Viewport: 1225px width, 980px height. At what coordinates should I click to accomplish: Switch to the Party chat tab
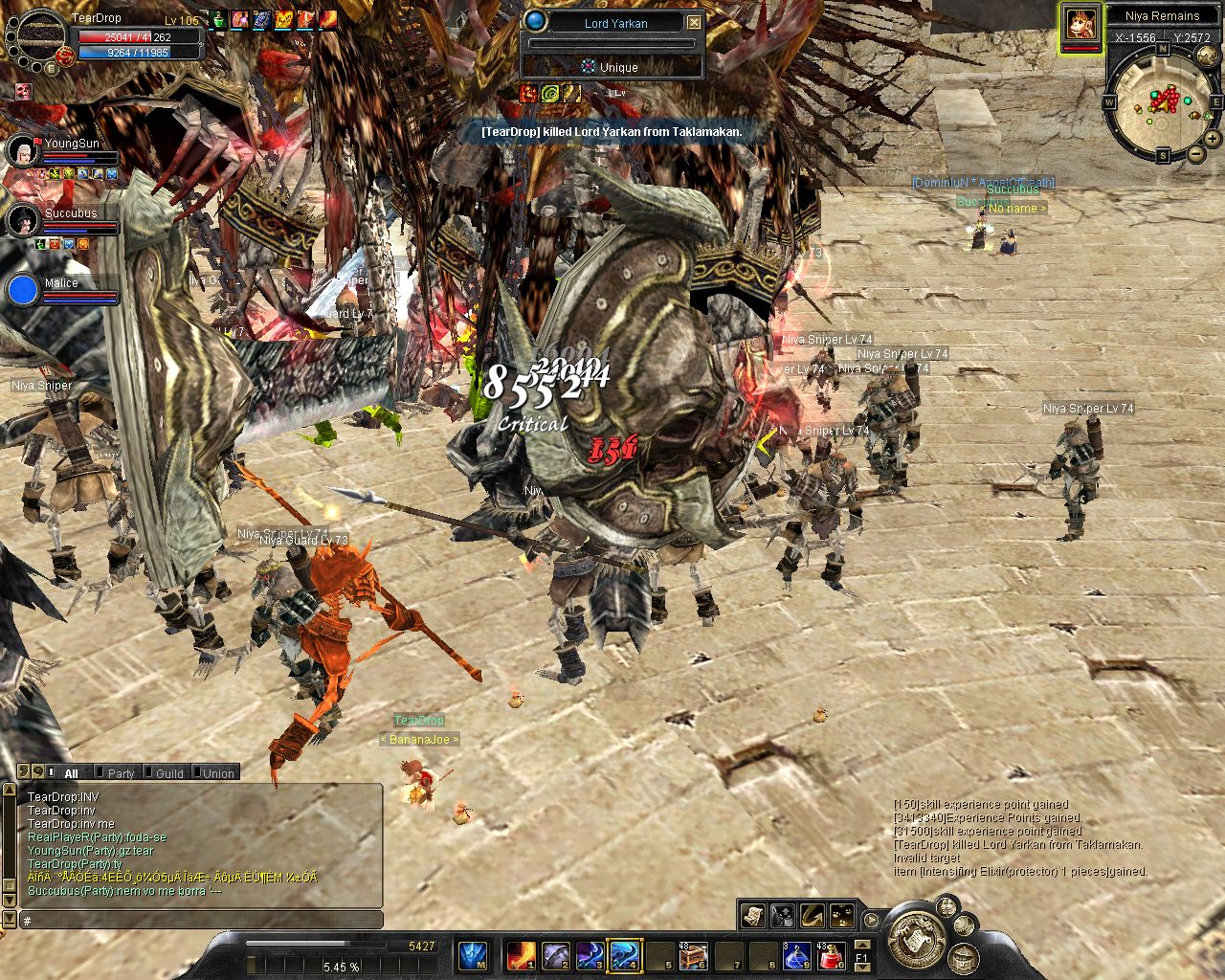pyautogui.click(x=121, y=773)
